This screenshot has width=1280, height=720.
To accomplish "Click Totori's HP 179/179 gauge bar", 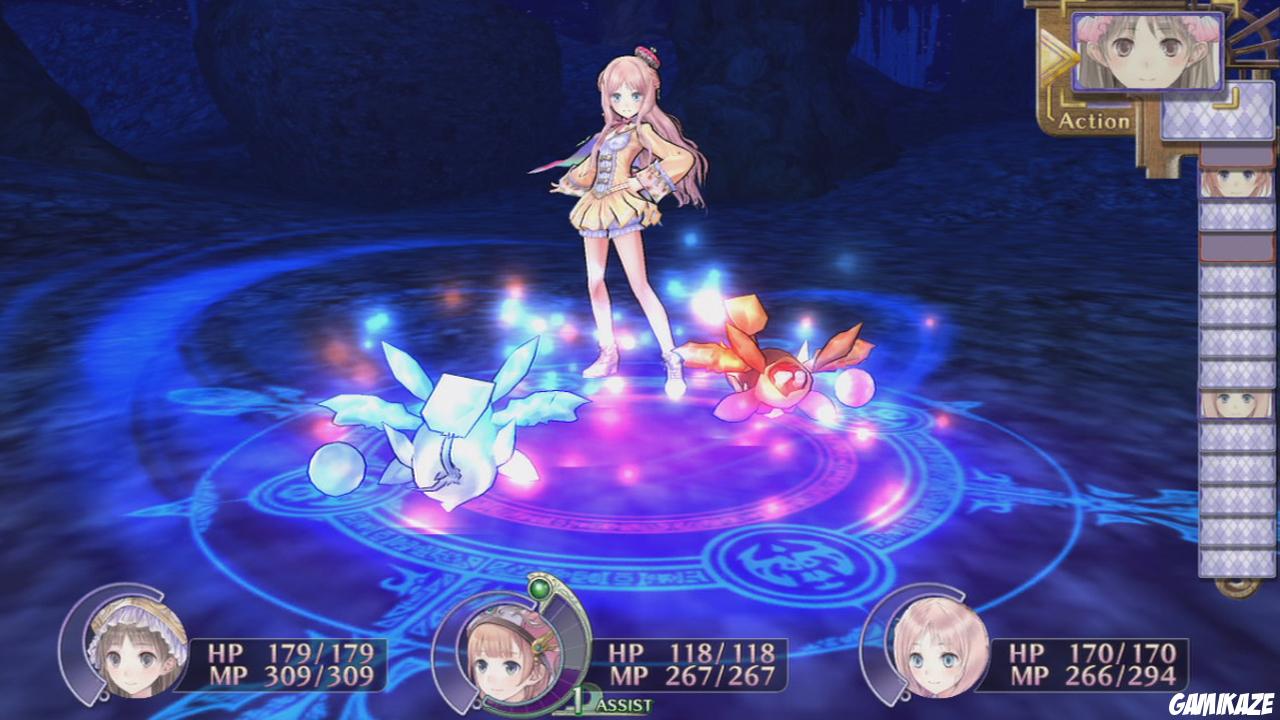I will click(x=285, y=648).
